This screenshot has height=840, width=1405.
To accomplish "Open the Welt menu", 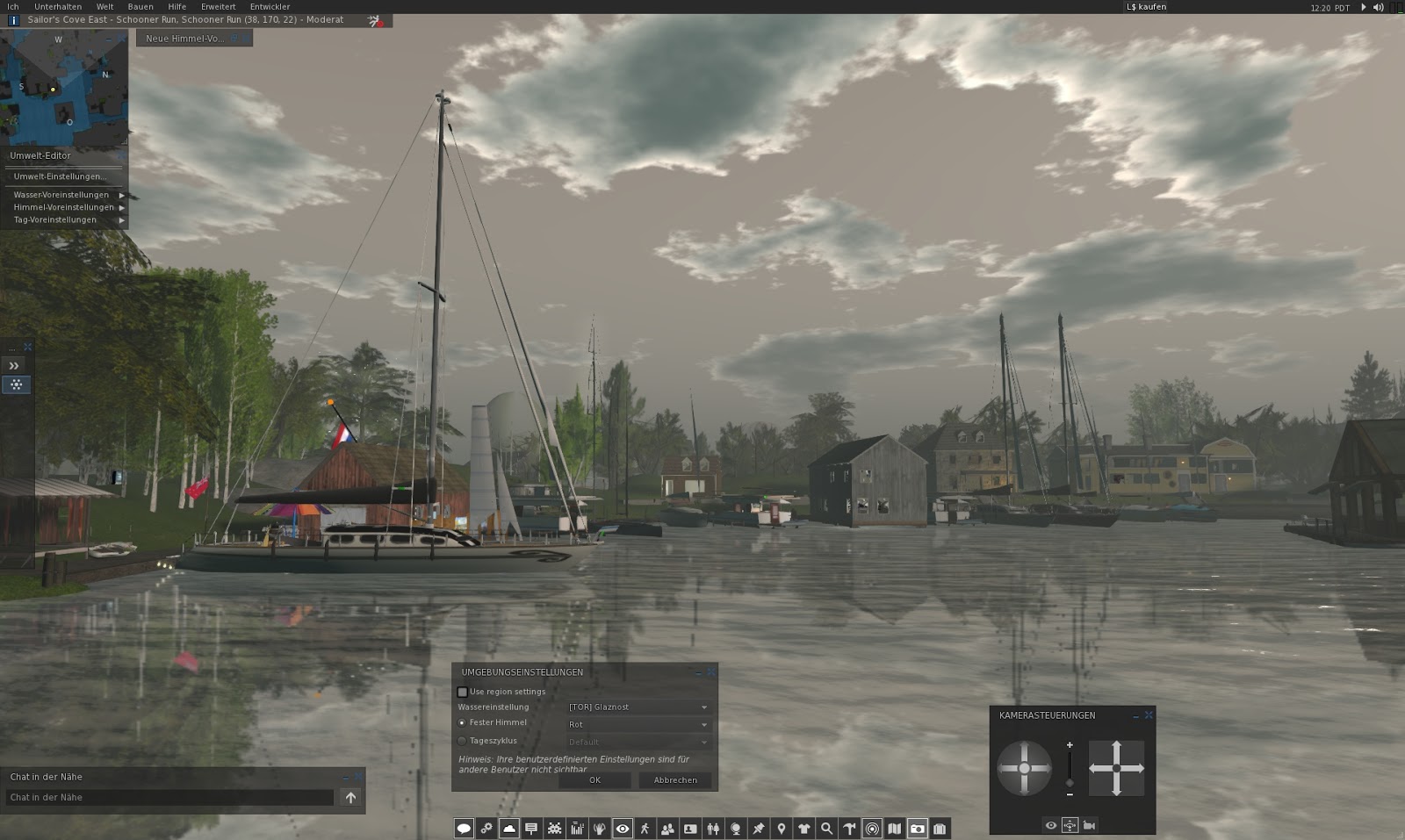I will click(x=104, y=6).
